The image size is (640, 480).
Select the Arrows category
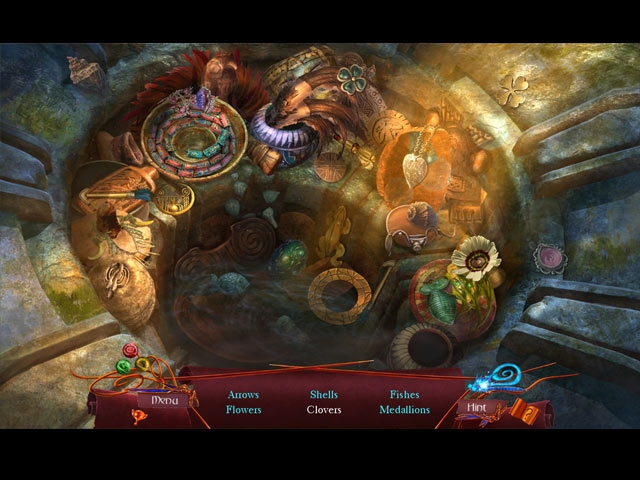point(243,394)
